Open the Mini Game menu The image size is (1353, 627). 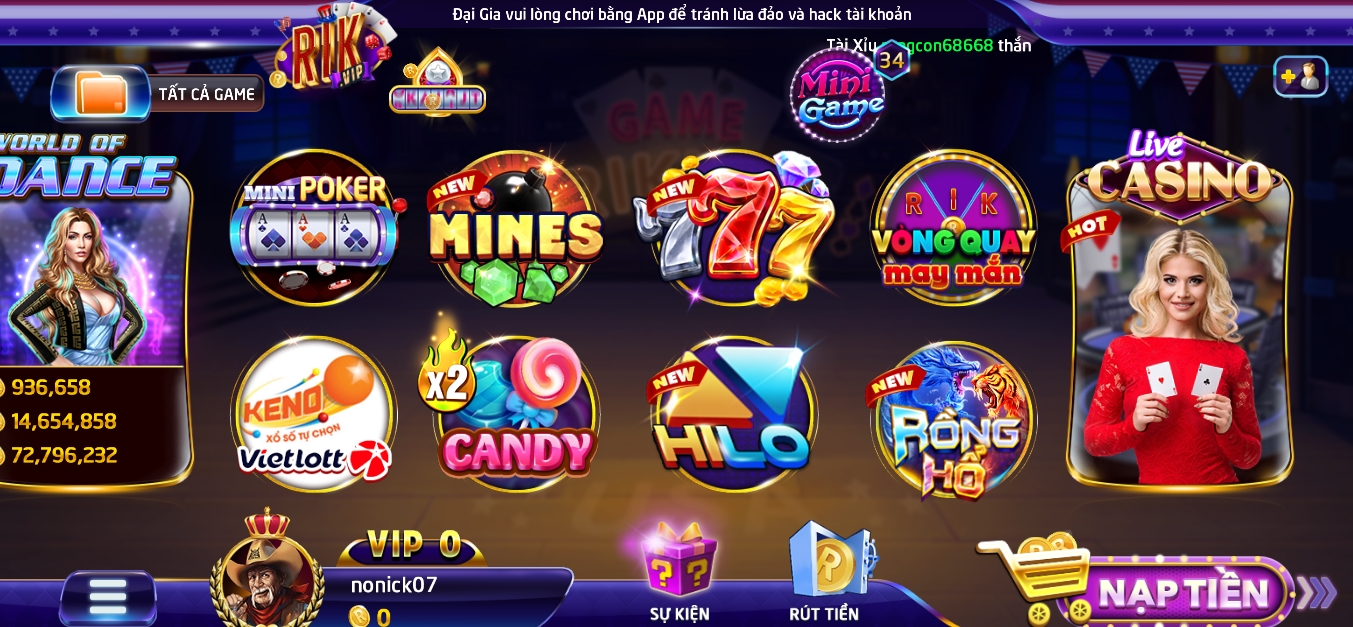pyautogui.click(x=838, y=94)
